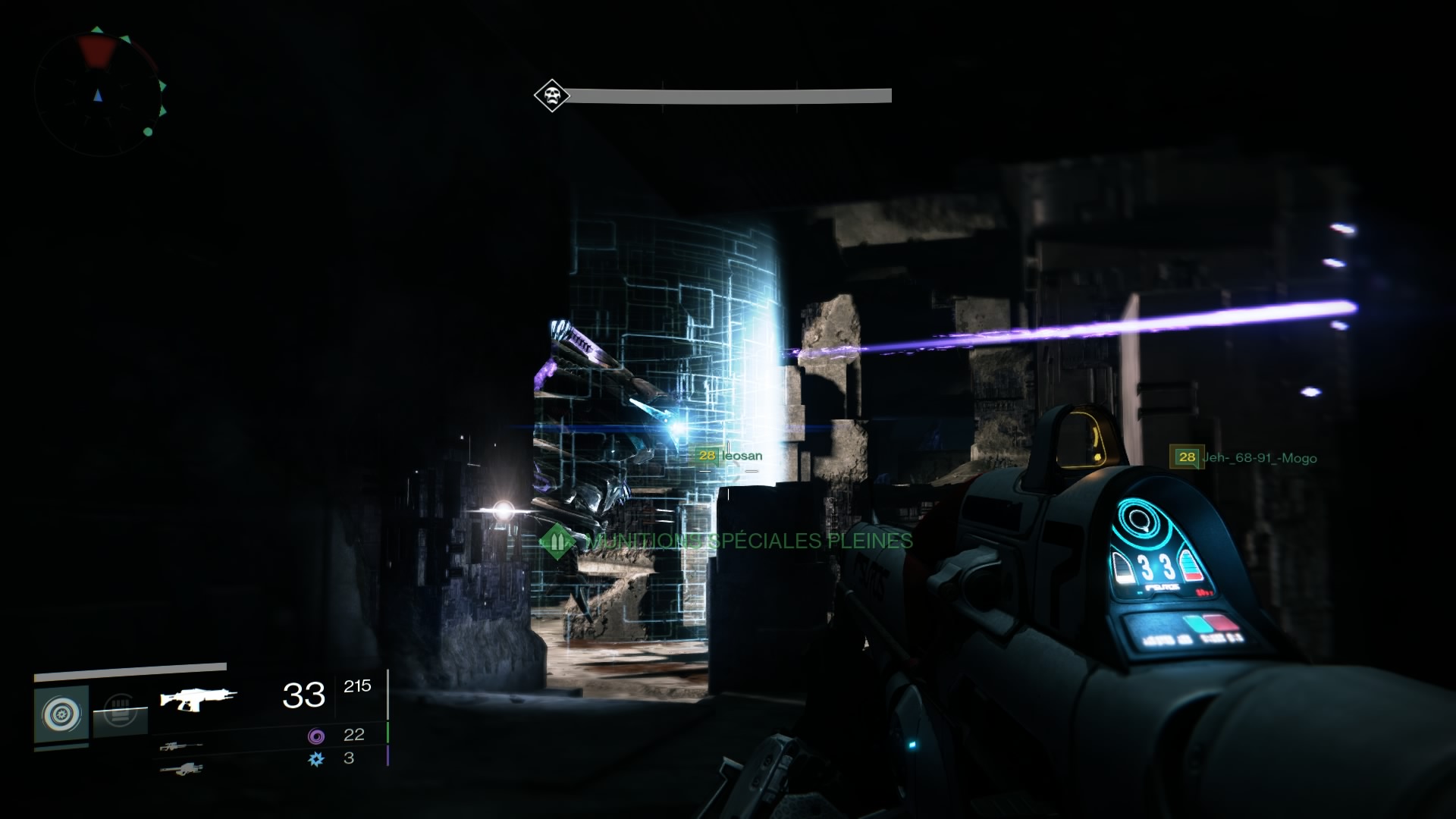Select teammate Jeh-_68-91_-Mogo's nameplate
Image resolution: width=1456 pixels, height=819 pixels.
(1245, 458)
